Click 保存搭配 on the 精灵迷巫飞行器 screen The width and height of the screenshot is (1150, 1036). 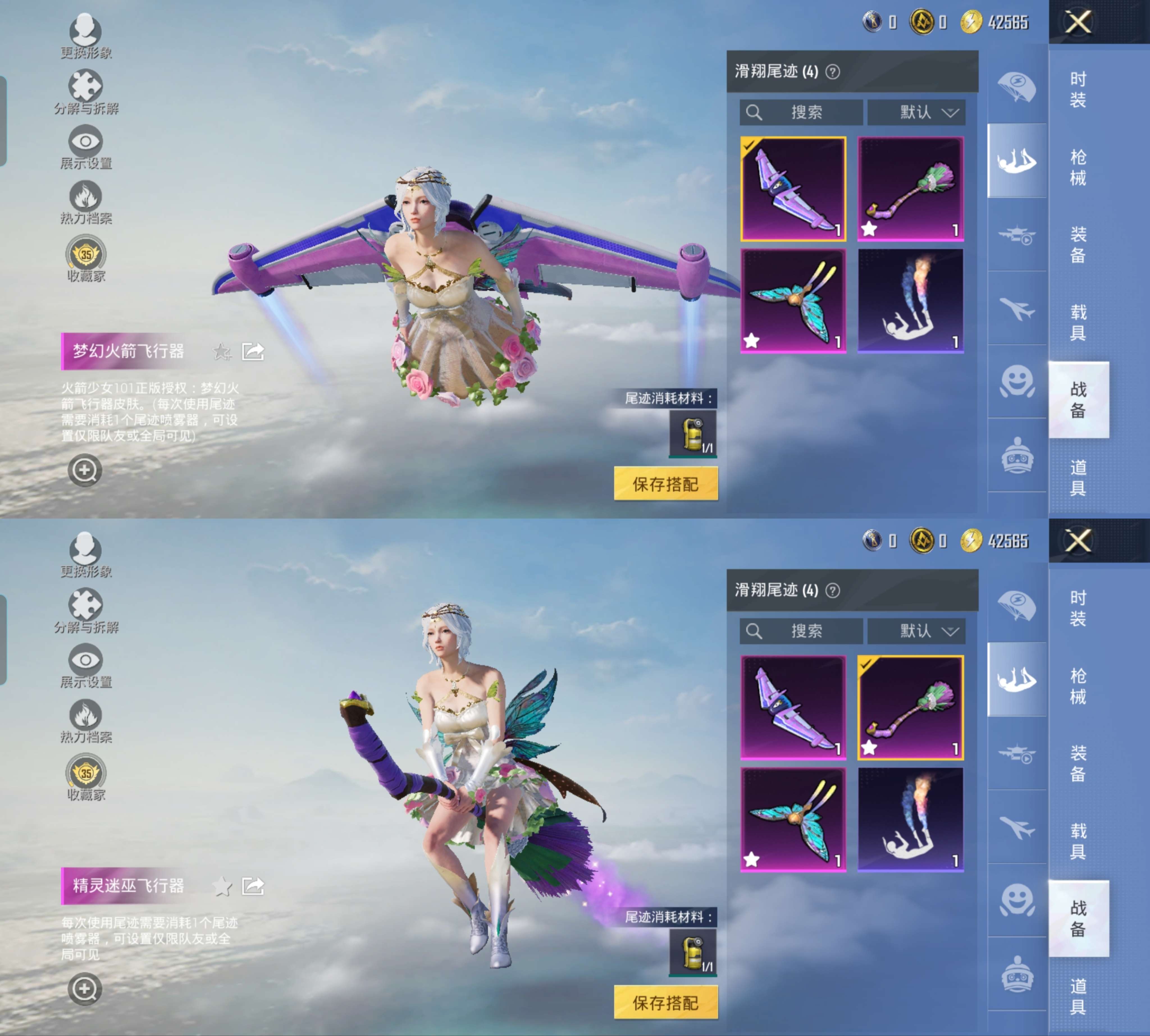665,1002
